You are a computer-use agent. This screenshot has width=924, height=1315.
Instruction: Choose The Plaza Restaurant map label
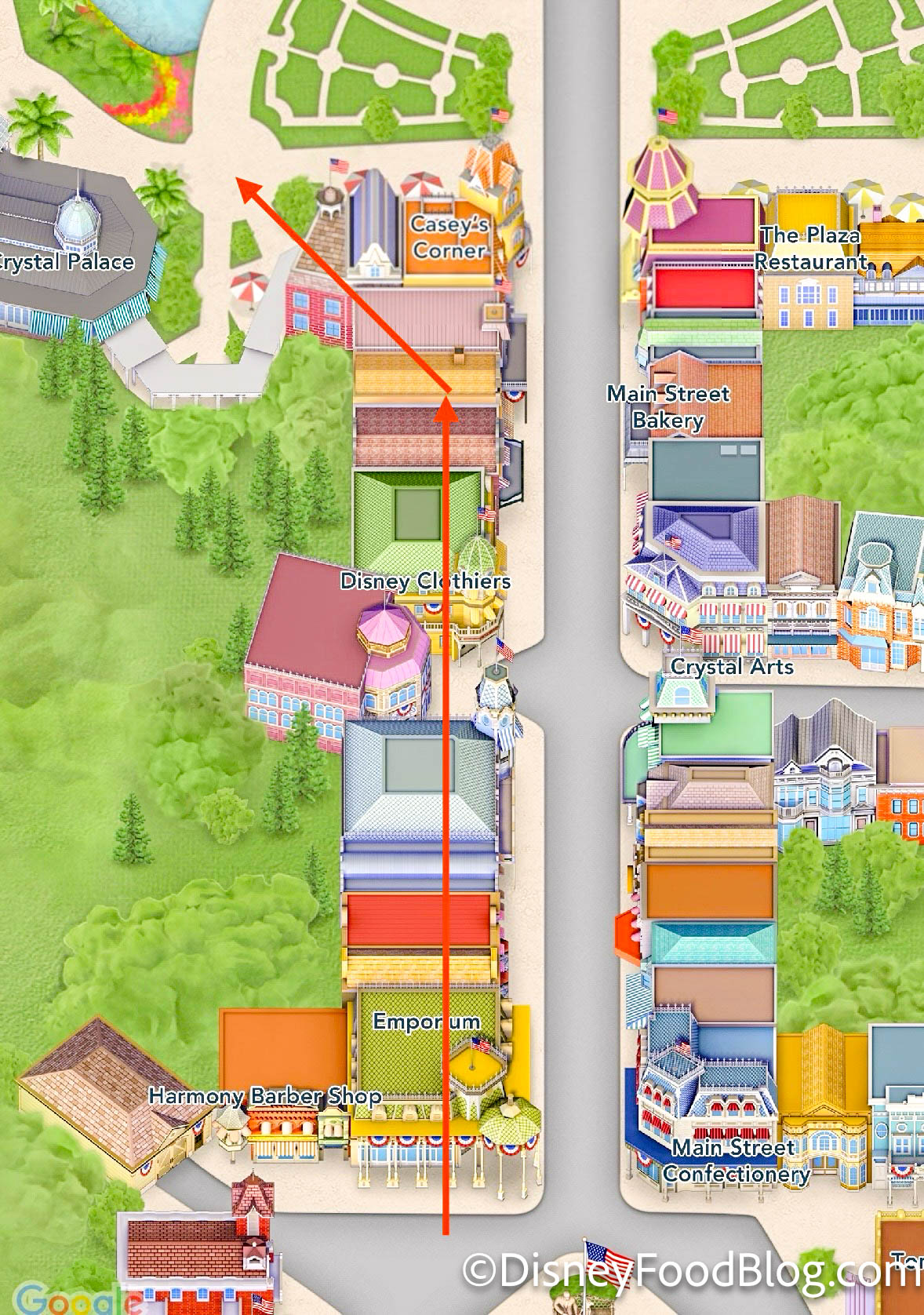[x=811, y=248]
